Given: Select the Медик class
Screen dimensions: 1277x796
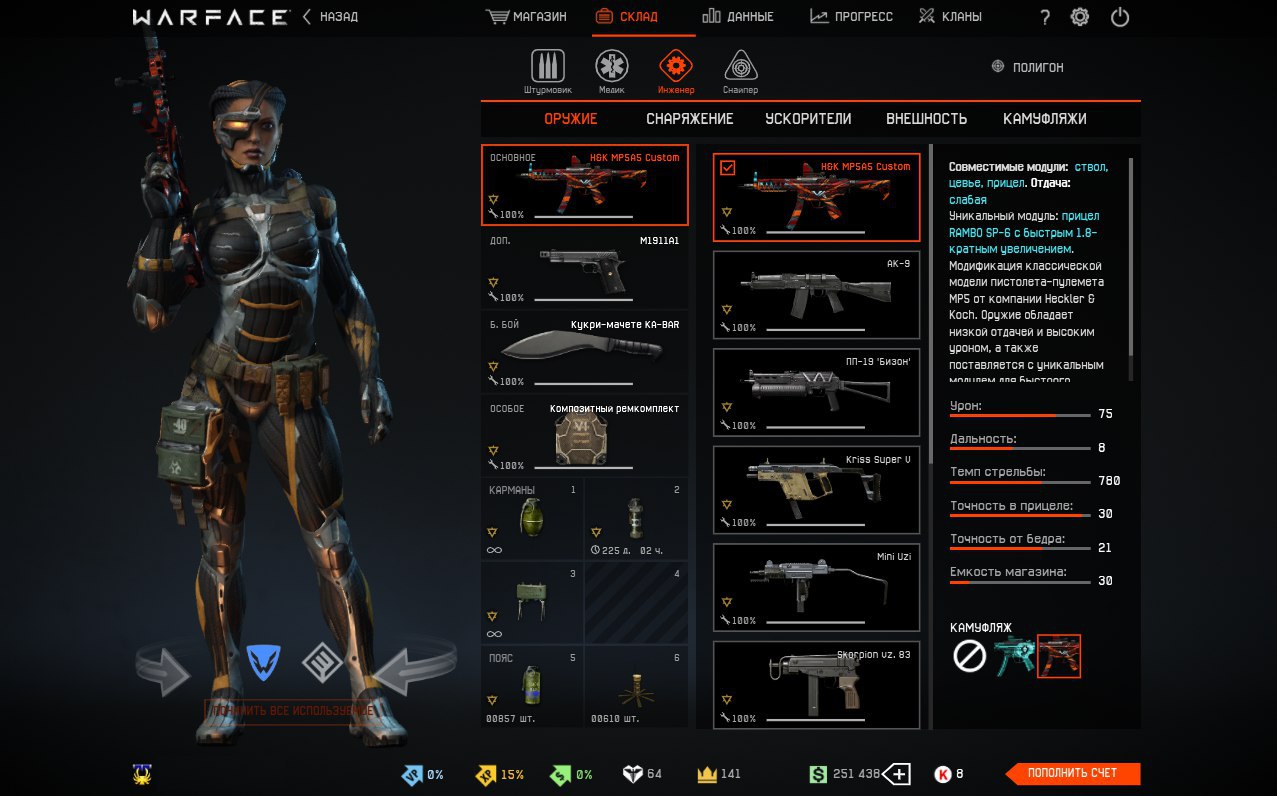Looking at the screenshot, I should pos(612,70).
